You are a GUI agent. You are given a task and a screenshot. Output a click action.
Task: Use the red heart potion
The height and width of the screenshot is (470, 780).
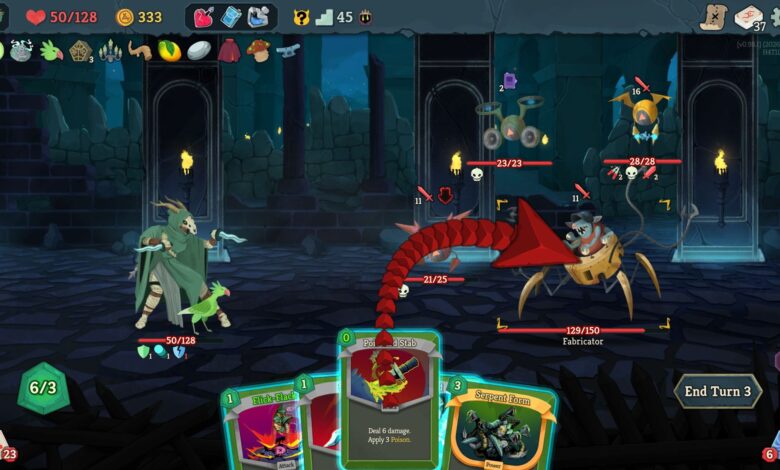[x=204, y=17]
